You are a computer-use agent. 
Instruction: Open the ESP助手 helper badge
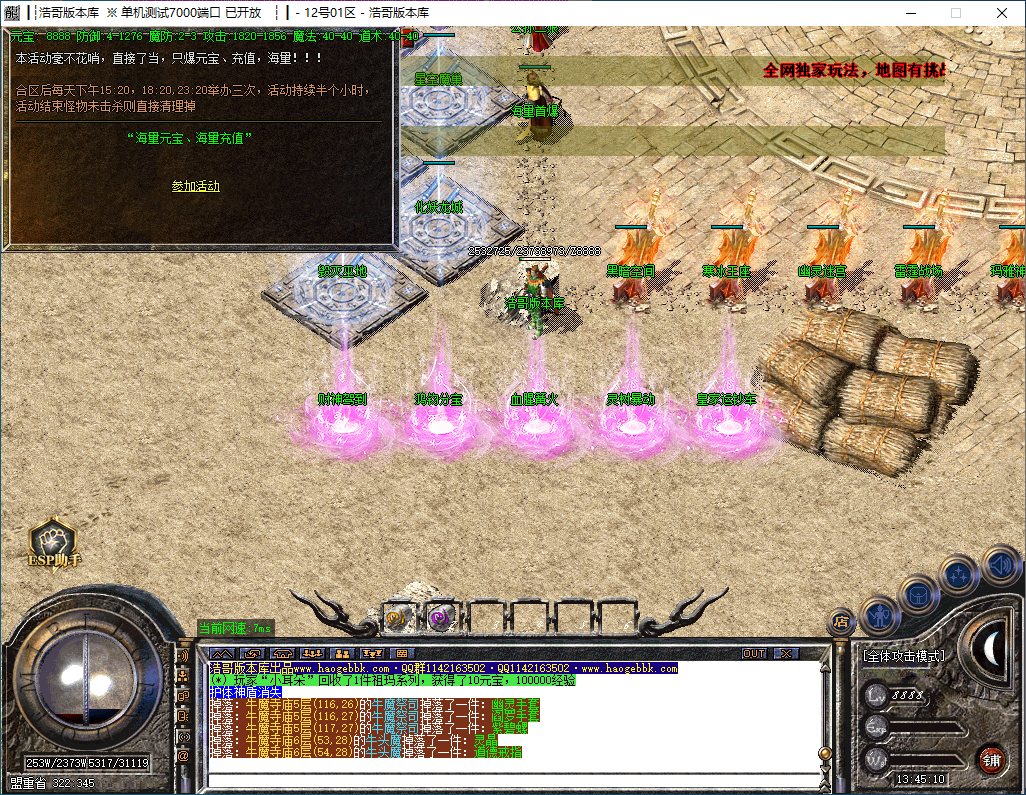click(x=53, y=544)
